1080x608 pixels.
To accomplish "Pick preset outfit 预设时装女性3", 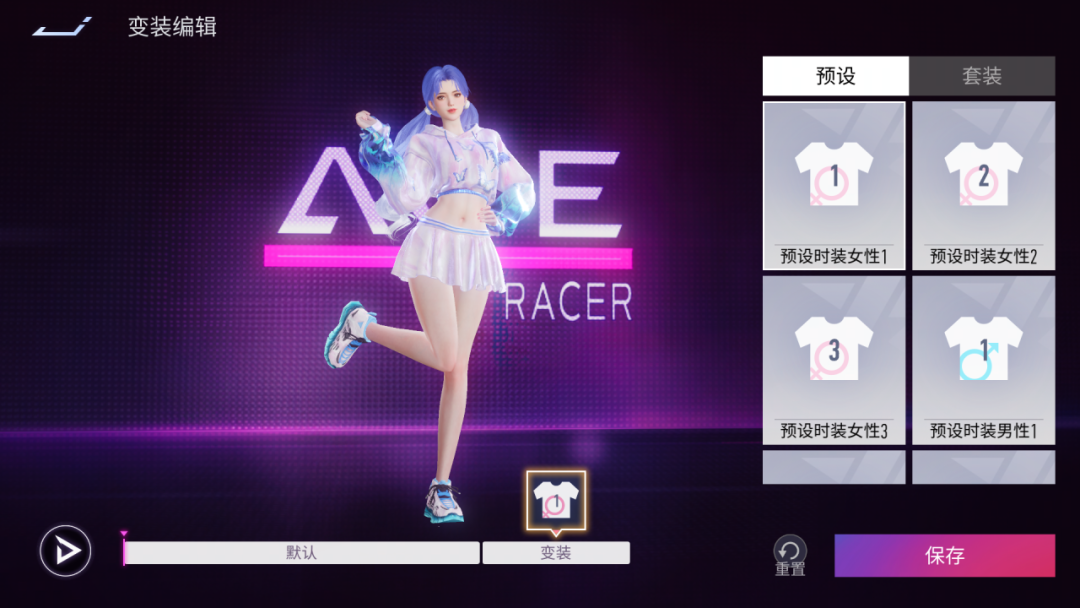I will pyautogui.click(x=834, y=360).
